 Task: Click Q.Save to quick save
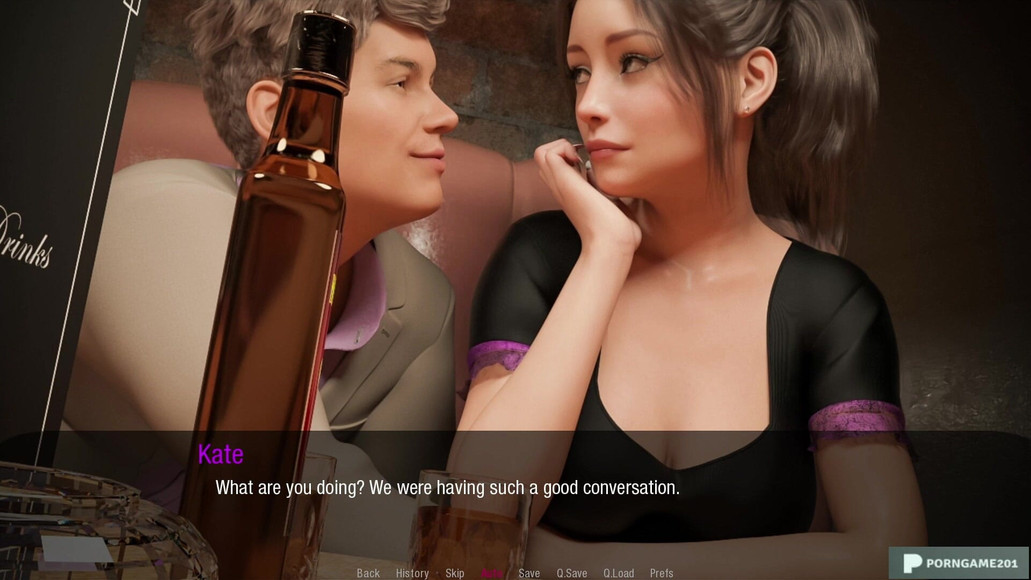(572, 573)
